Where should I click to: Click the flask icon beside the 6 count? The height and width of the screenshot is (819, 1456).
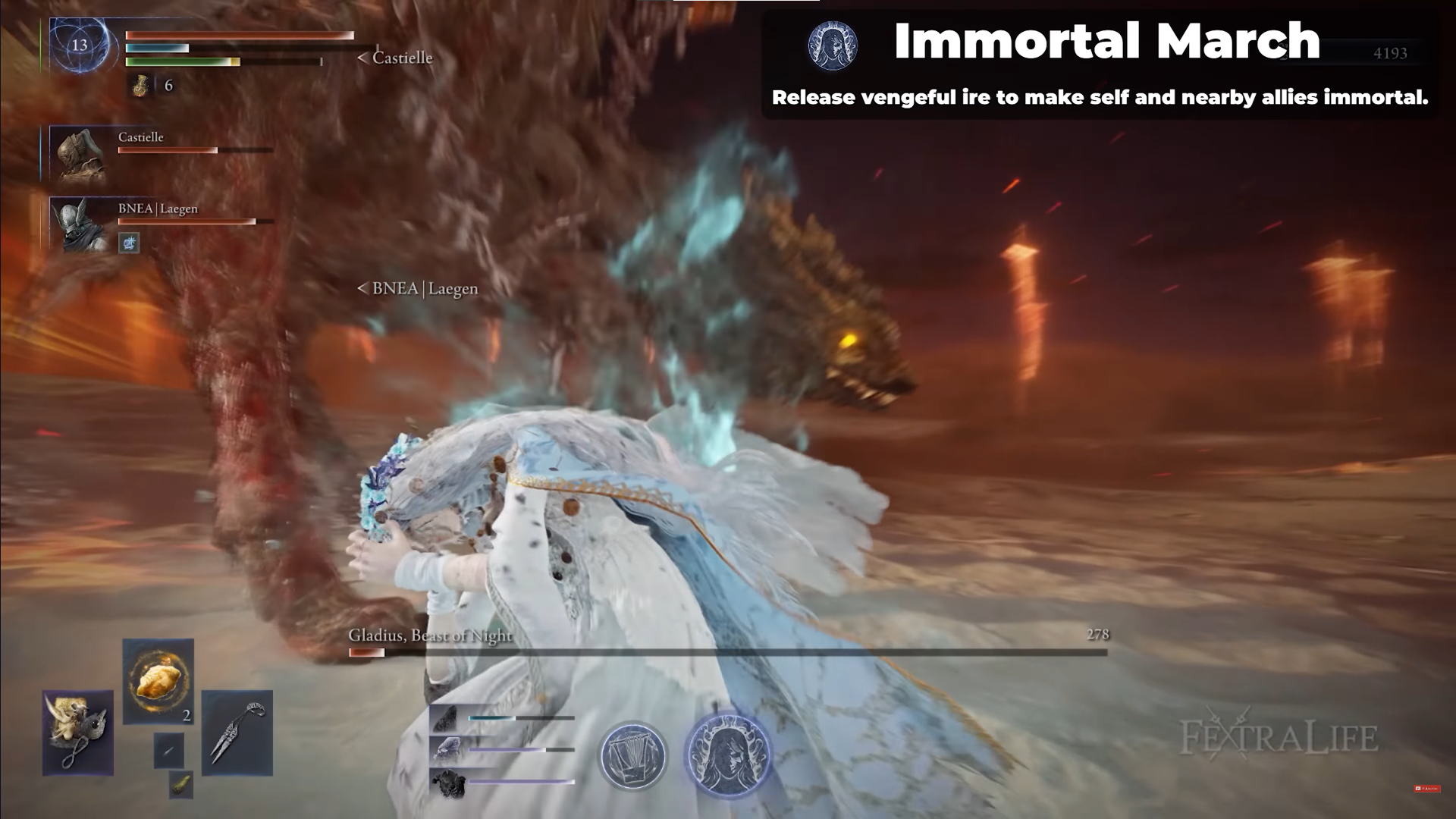pos(140,86)
